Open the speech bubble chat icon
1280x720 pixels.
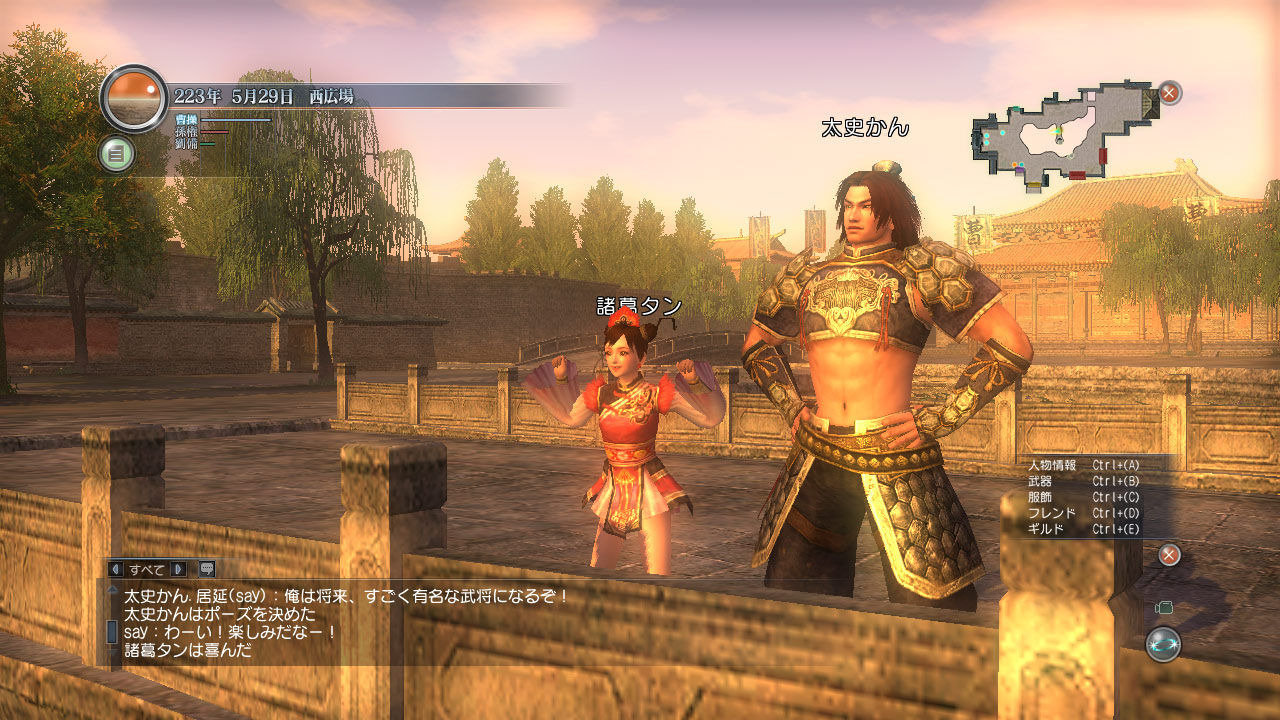coord(207,569)
